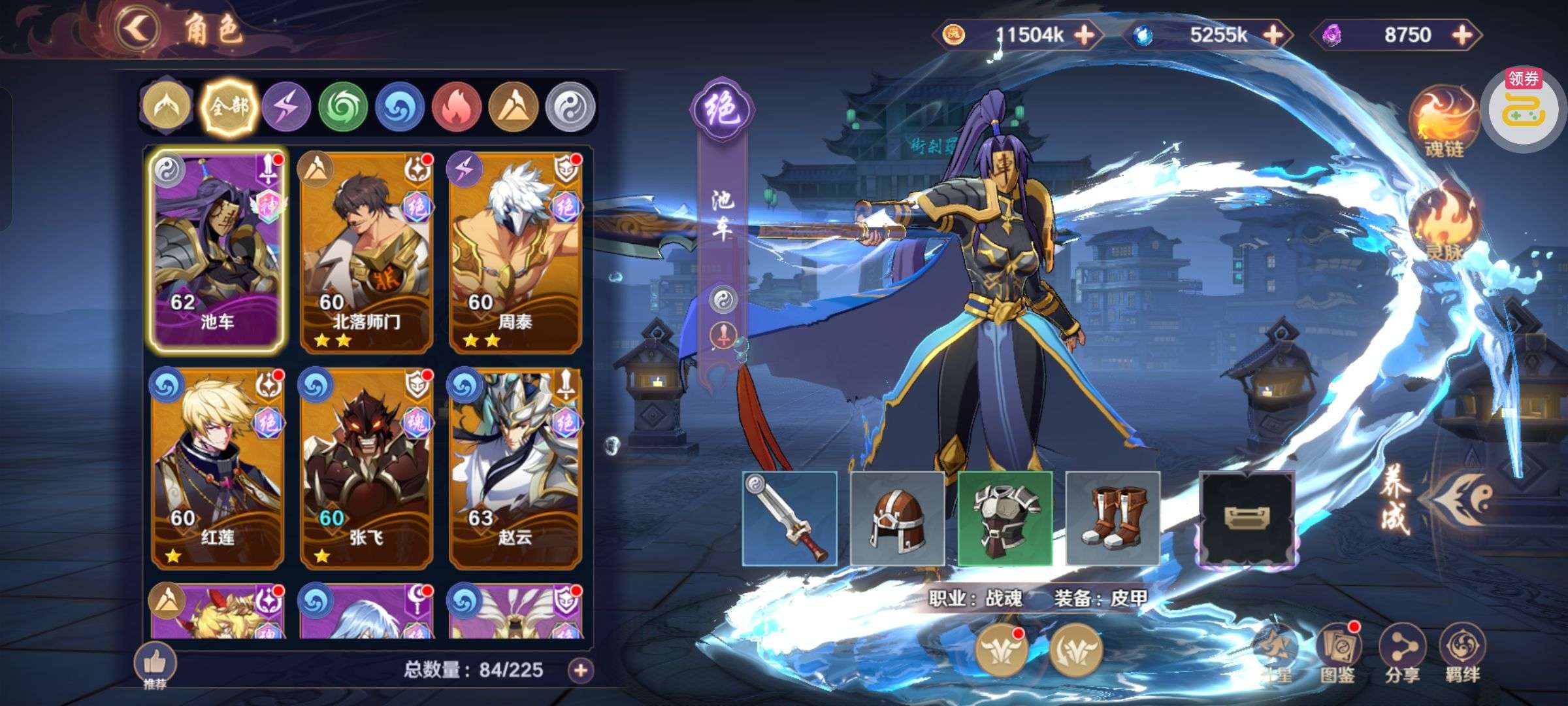Pick the 张飞 character card

click(366, 468)
